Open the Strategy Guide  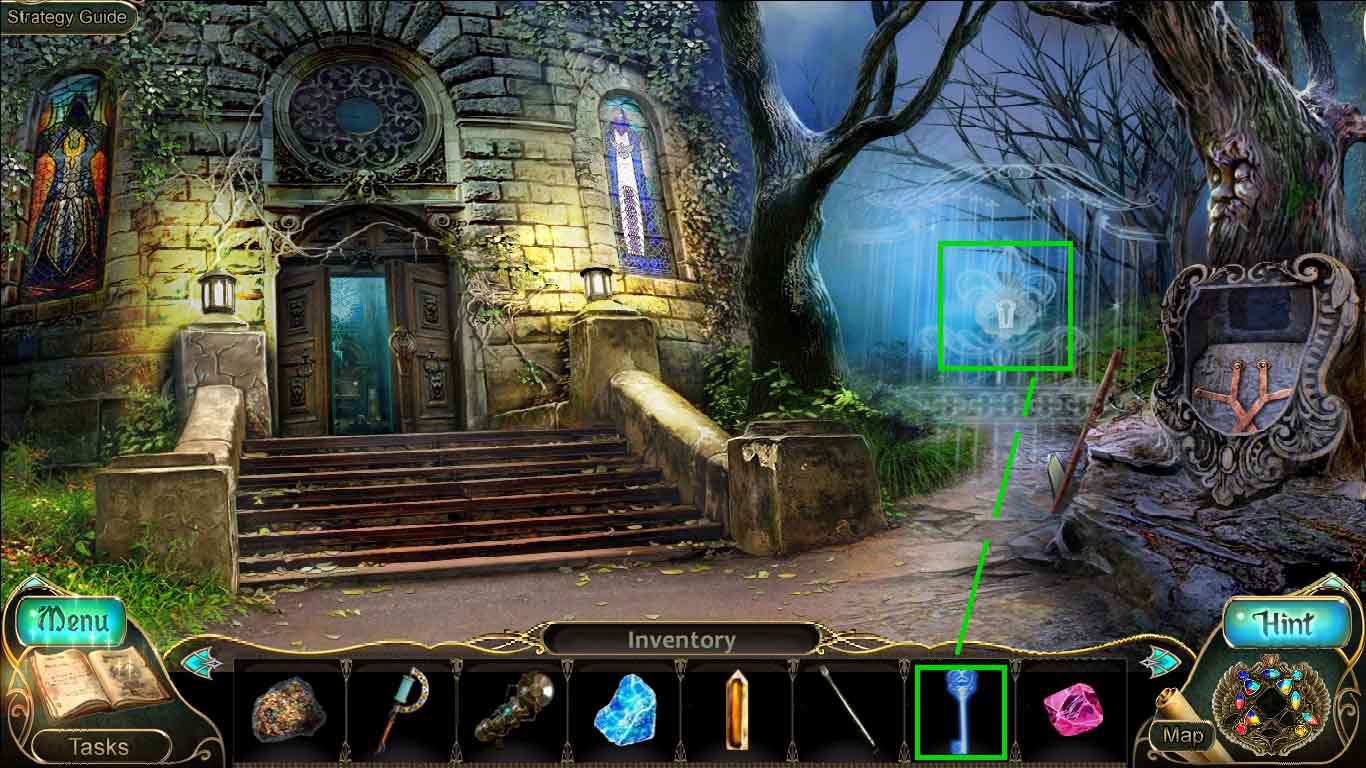pos(65,16)
